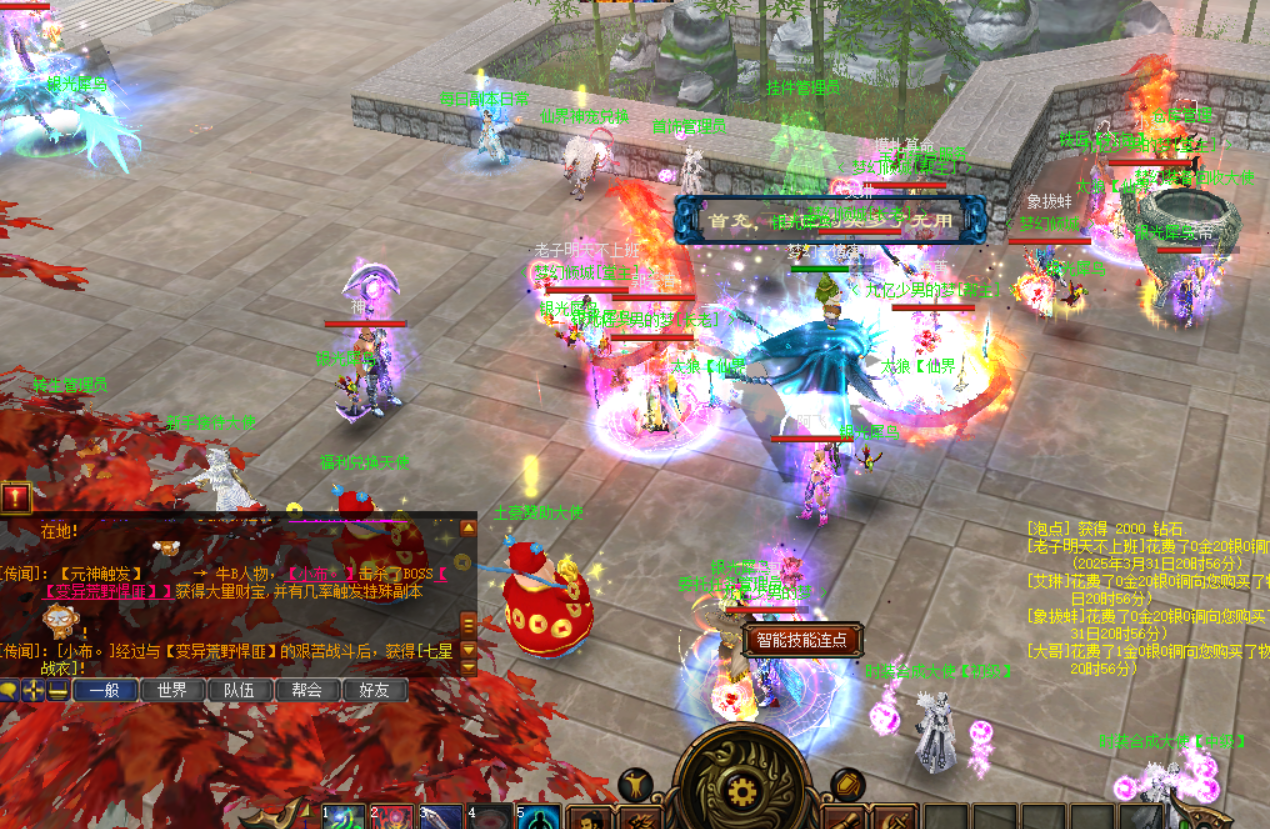1270x829 pixels.
Task: Activate the skill in hotbar slot 1
Action: (x=344, y=817)
